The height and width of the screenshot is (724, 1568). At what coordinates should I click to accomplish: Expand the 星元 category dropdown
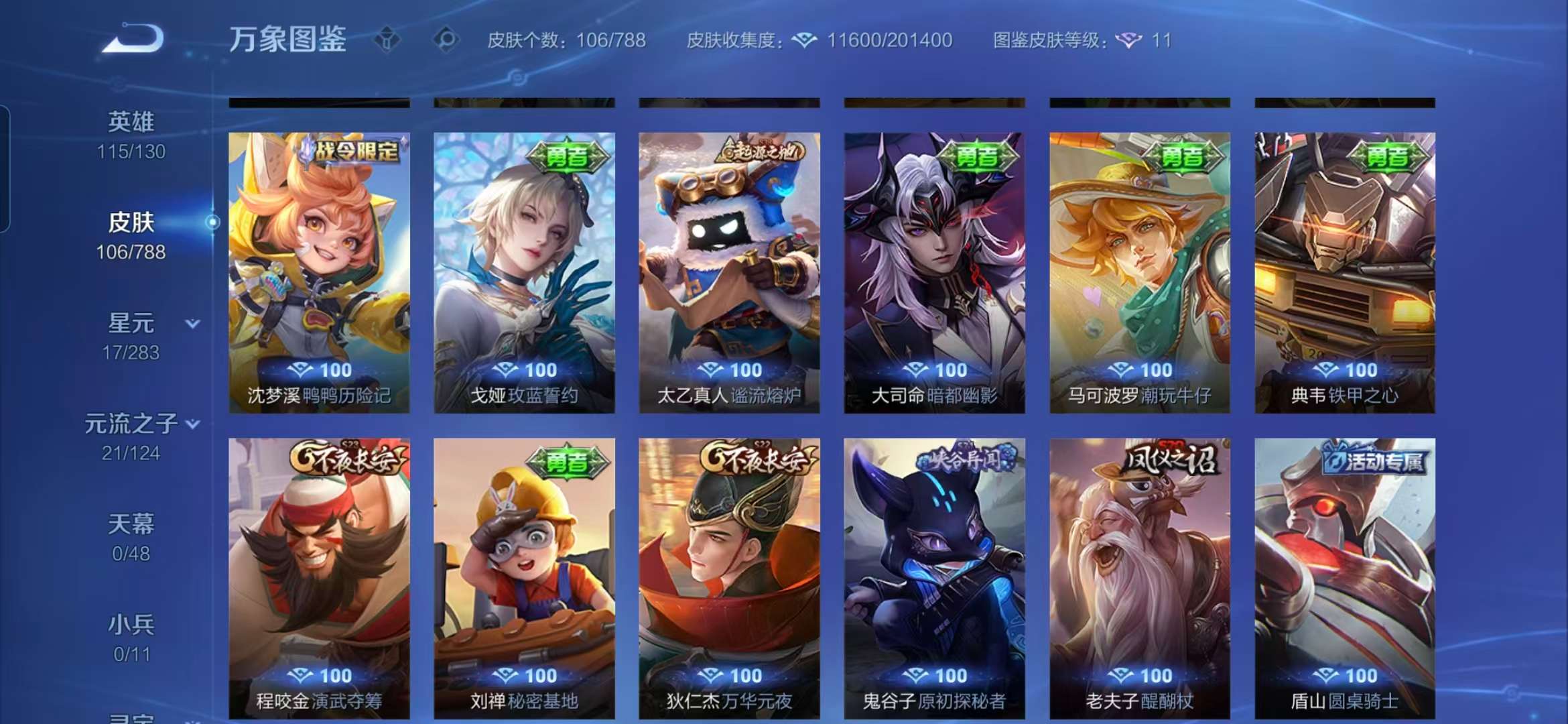coord(192,324)
